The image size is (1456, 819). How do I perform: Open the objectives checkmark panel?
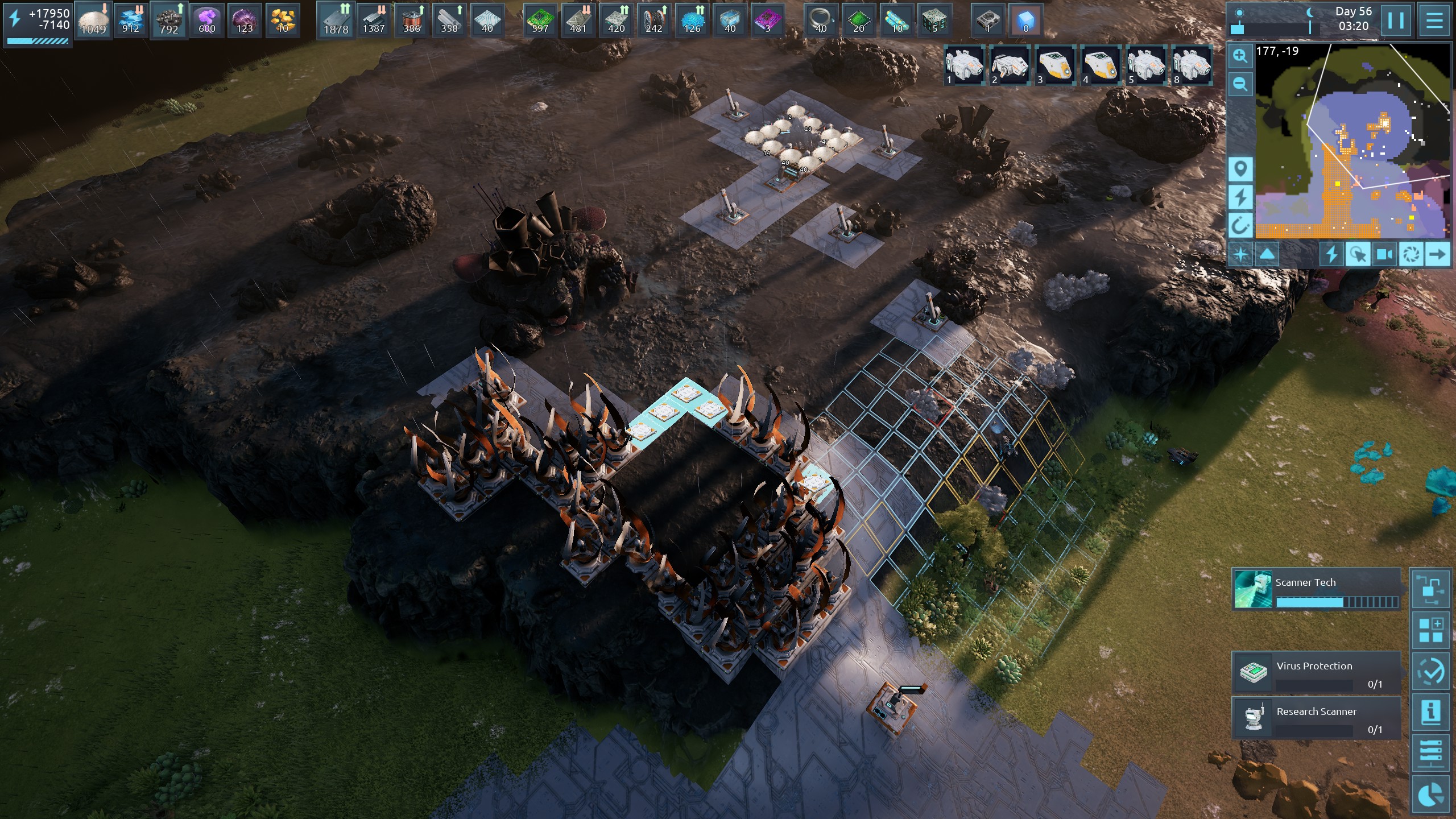point(1430,671)
